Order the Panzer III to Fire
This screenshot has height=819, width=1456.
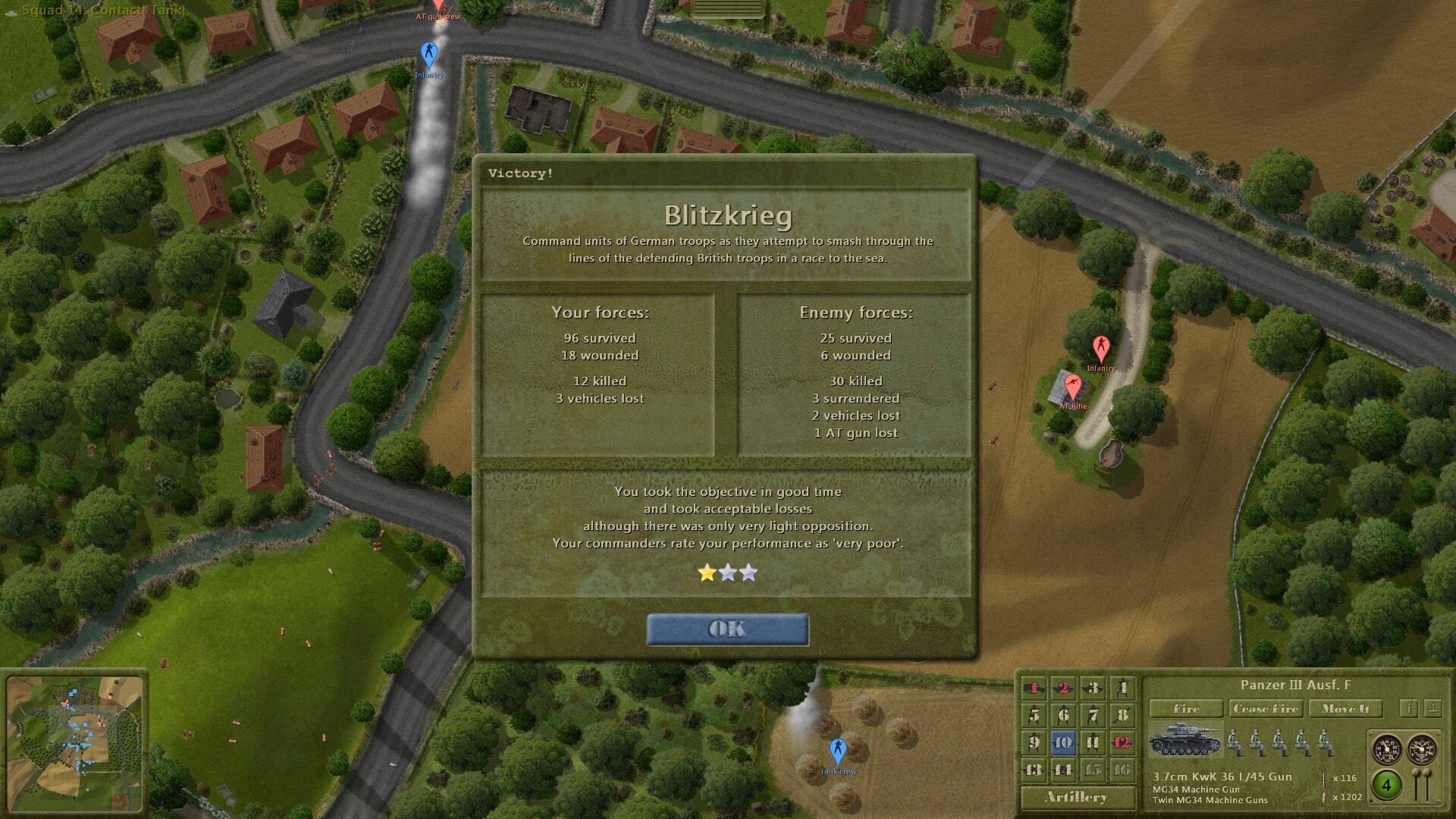click(1186, 708)
